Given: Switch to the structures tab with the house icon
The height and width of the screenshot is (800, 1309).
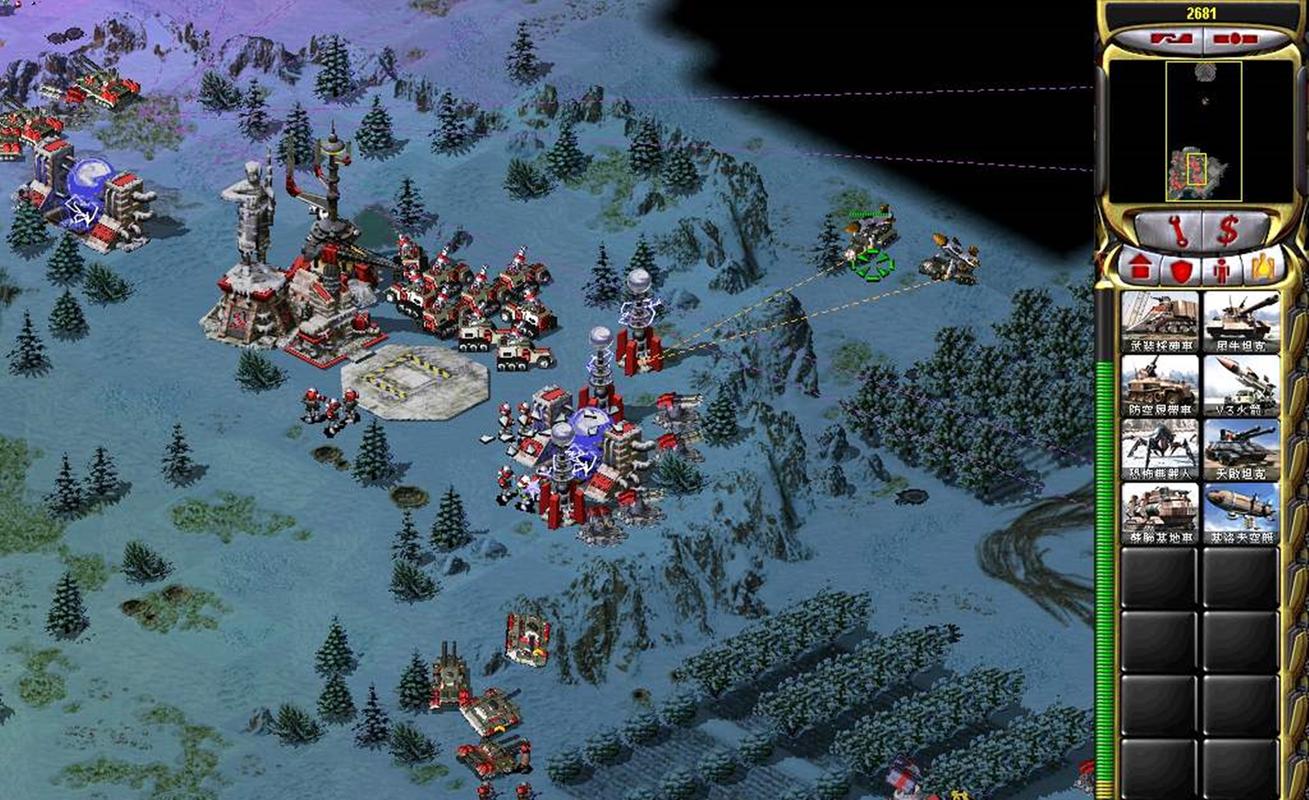Looking at the screenshot, I should click(x=1140, y=268).
